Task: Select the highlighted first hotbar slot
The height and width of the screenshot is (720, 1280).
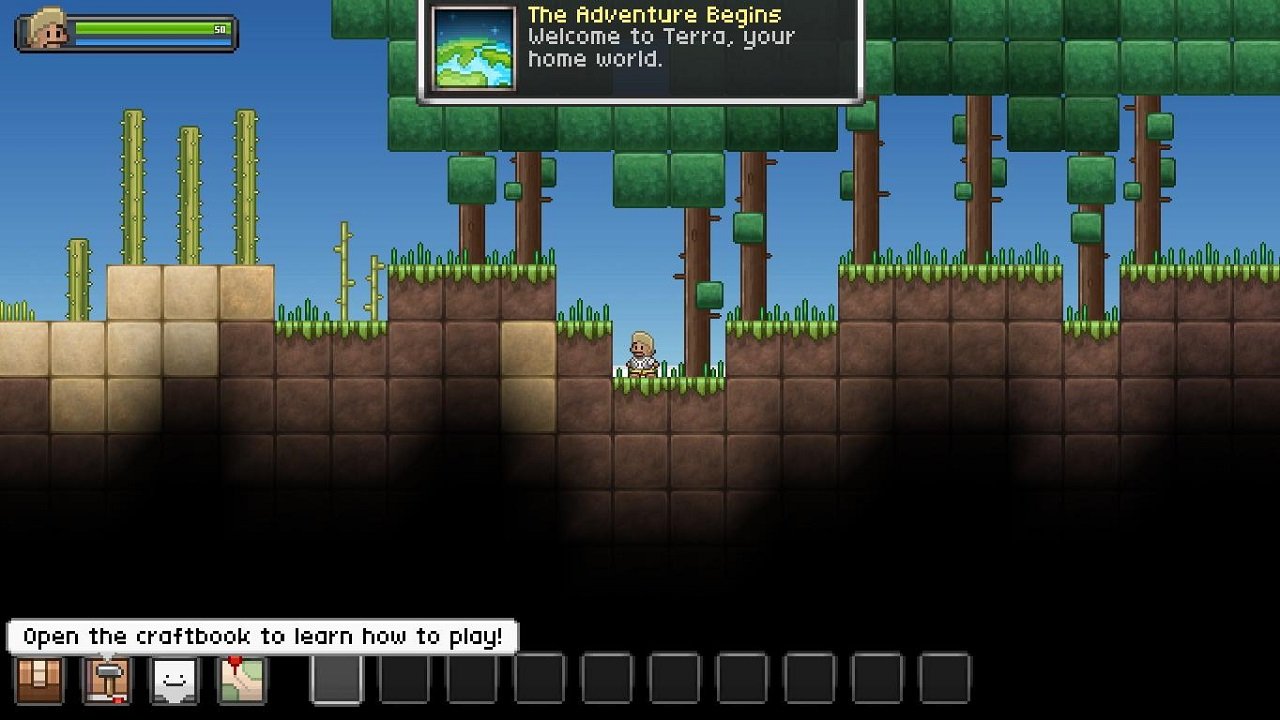Action: [338, 678]
